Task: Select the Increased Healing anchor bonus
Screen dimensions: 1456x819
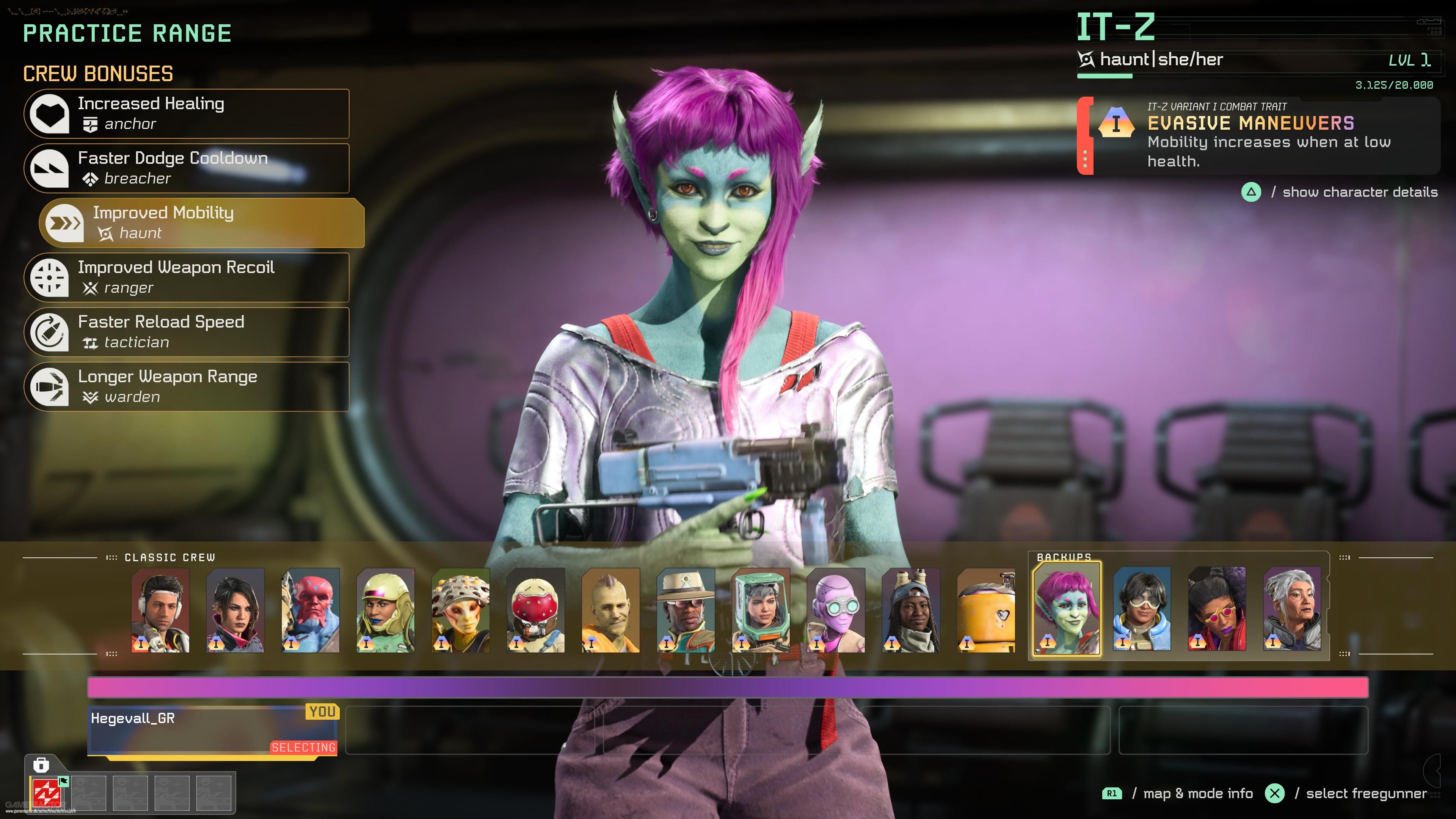Action: (x=187, y=114)
